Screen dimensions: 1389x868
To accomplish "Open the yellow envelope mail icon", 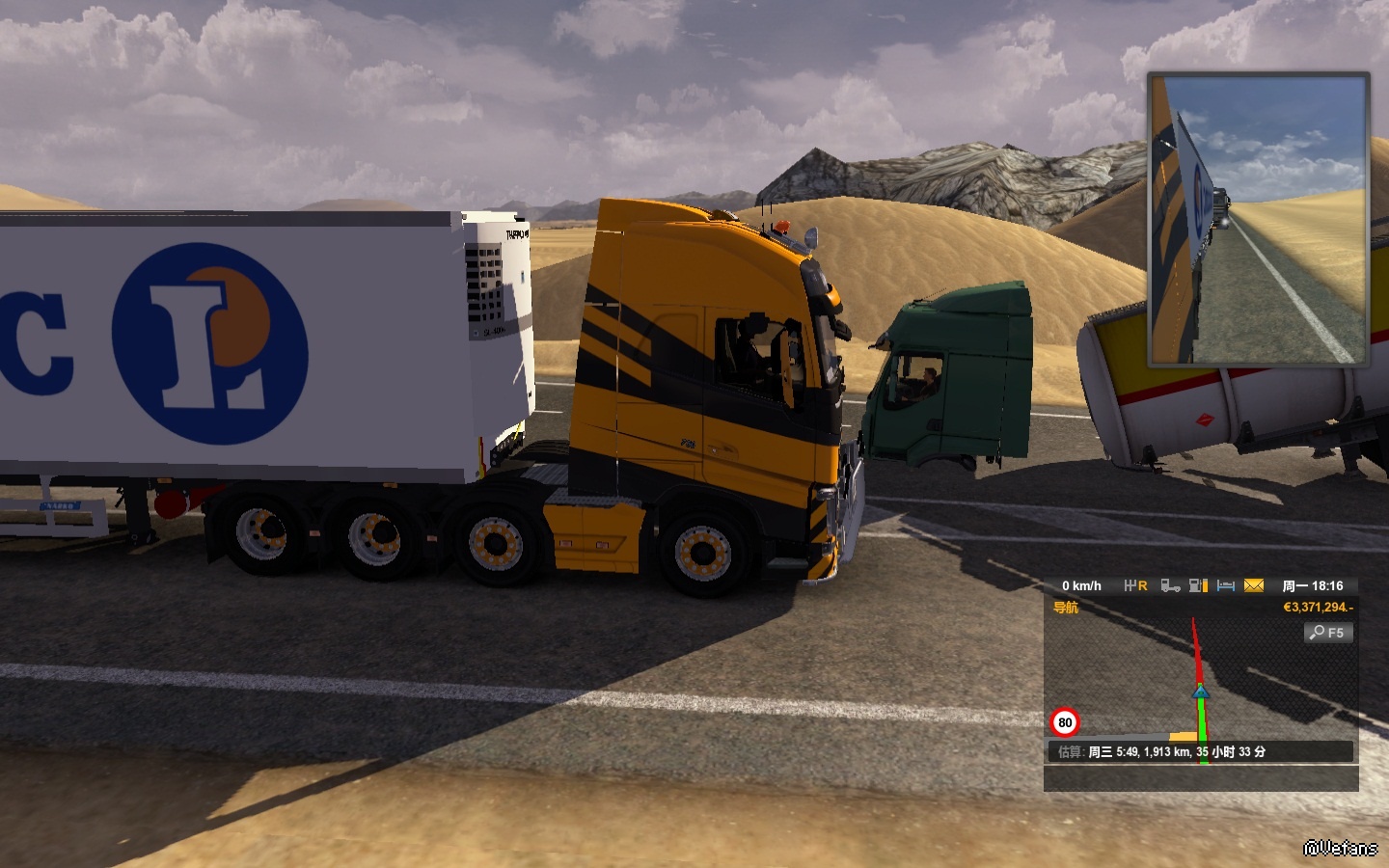I will coord(1254,585).
